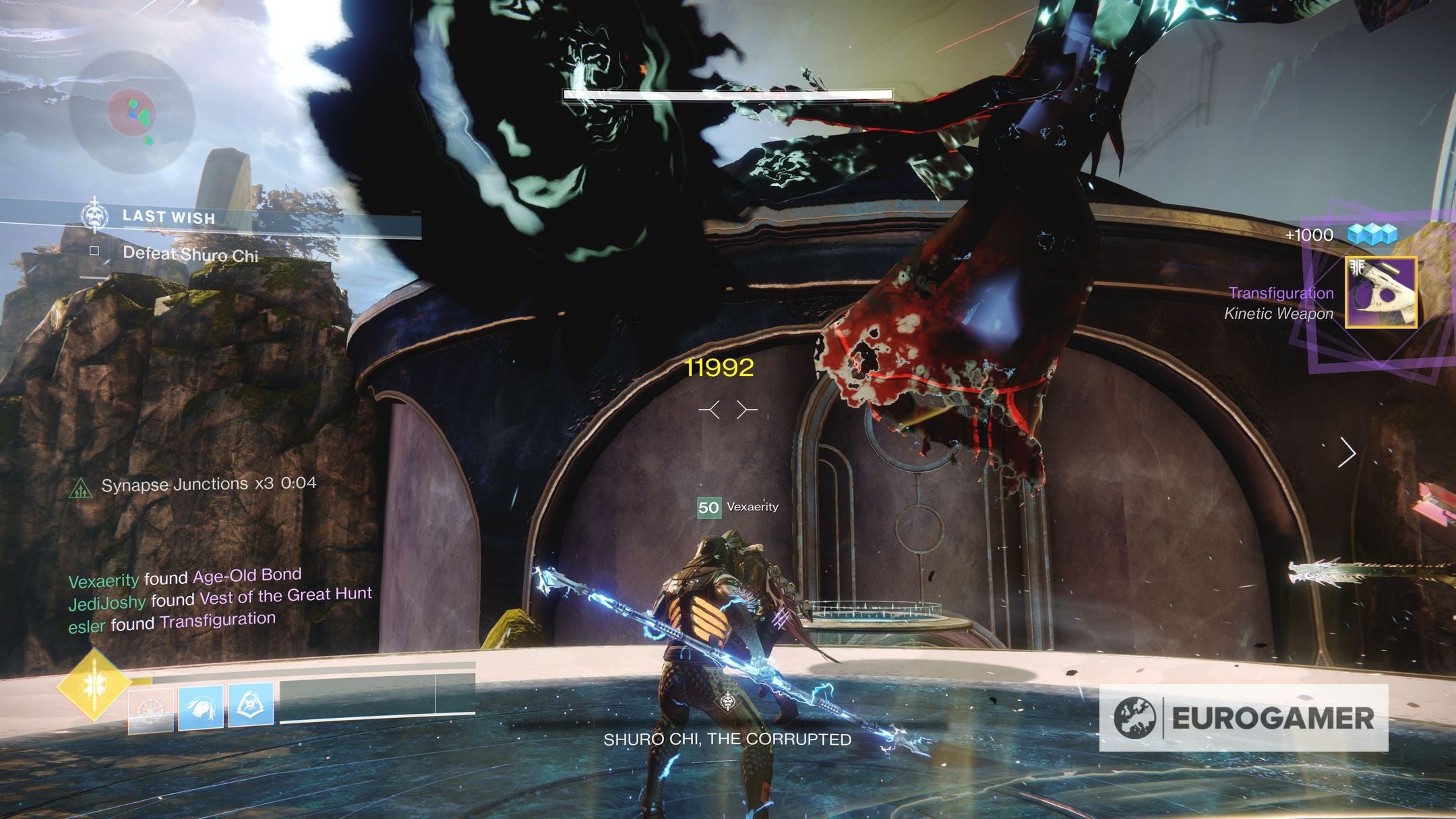Open the Last Wish raid objective tracker
Viewport: 1456px width, 819px height.
pyautogui.click(x=169, y=217)
